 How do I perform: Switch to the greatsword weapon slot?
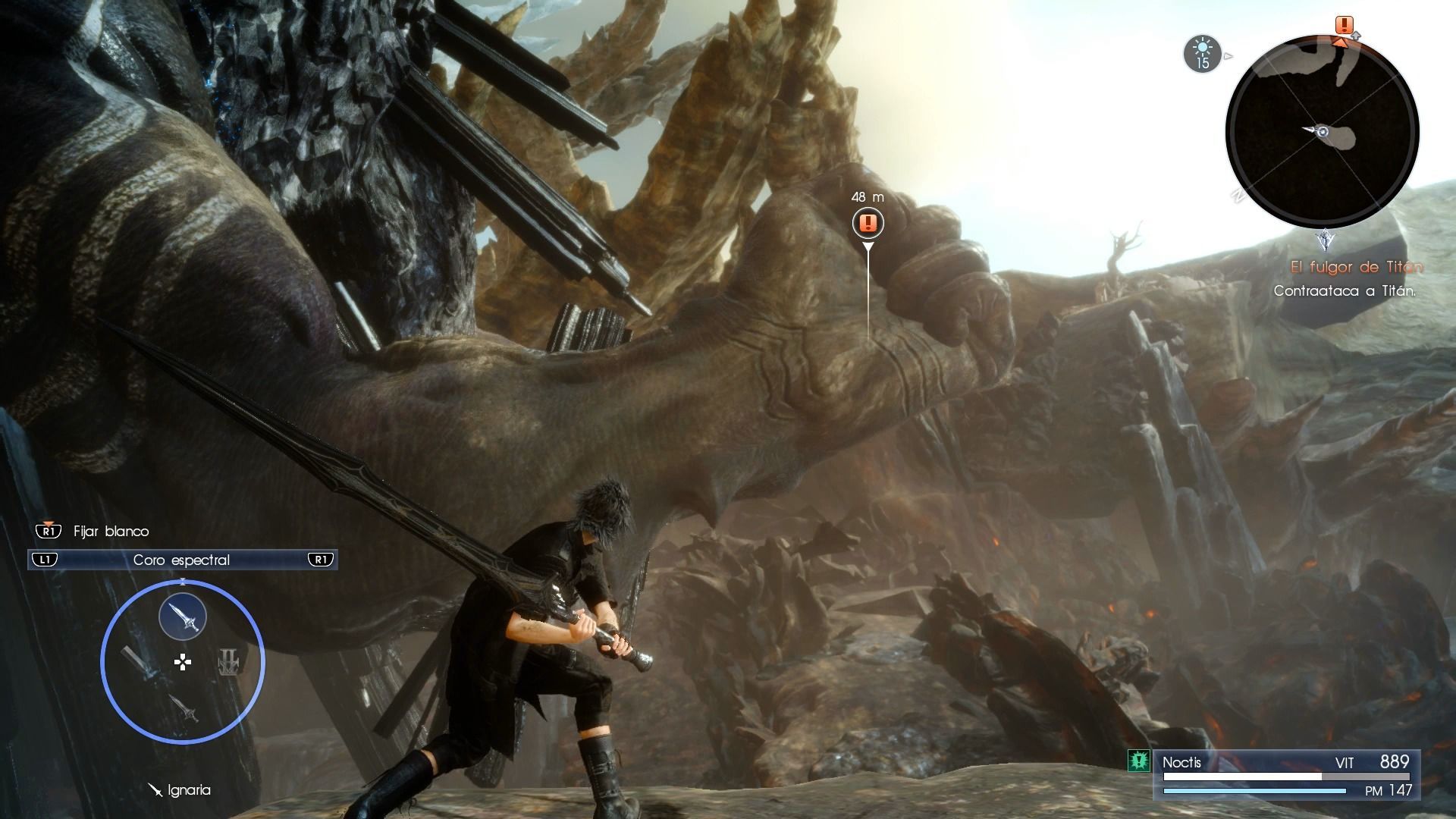(138, 662)
